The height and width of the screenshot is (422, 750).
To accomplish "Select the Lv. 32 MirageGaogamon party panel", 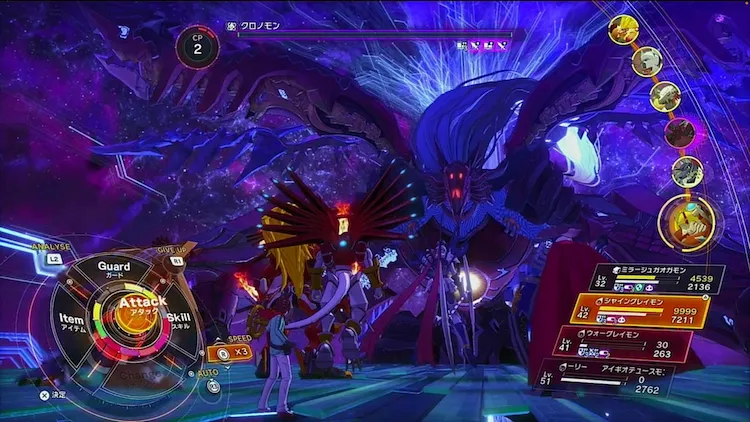I will pos(655,279).
